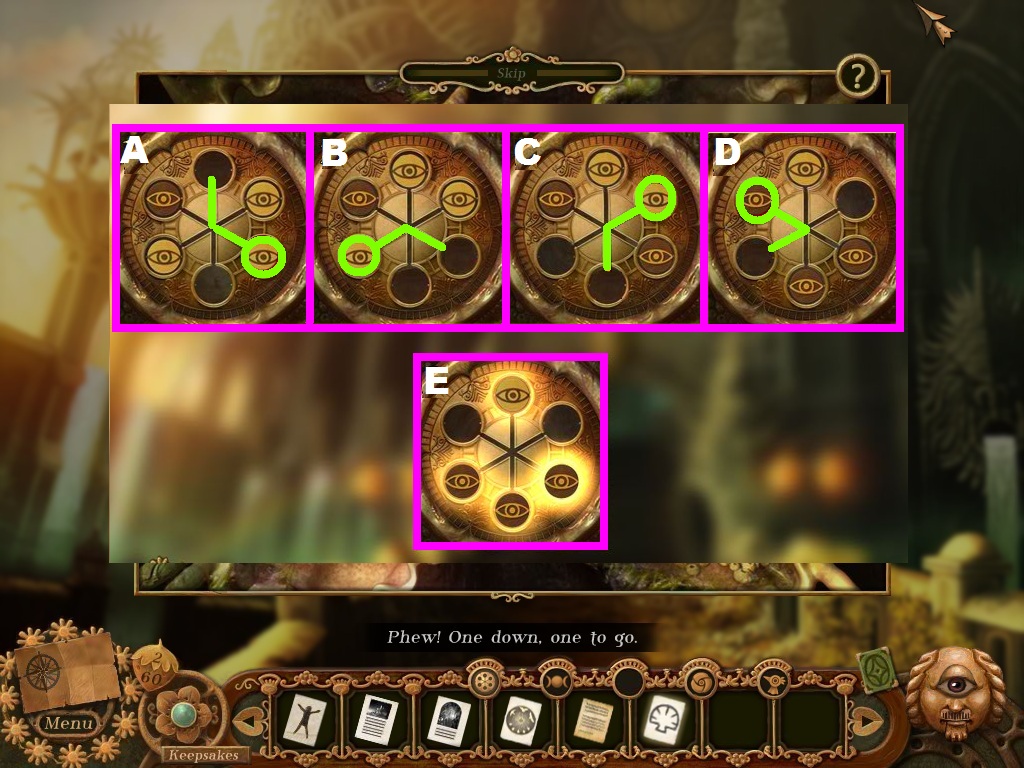Pick the round dial diagram inventory item

coord(520,719)
